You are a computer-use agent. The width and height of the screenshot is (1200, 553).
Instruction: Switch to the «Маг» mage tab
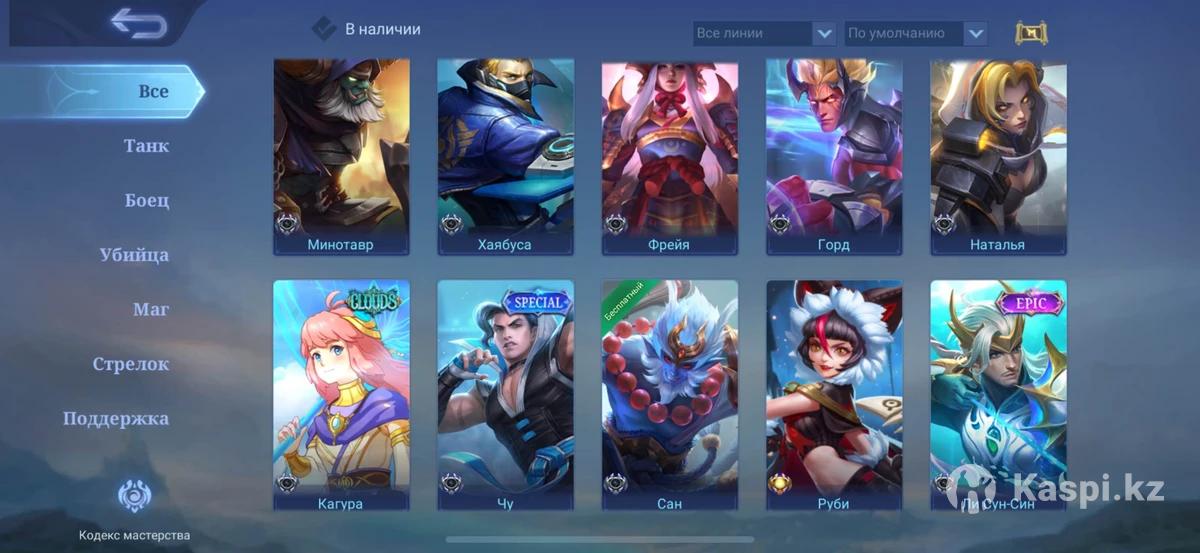point(151,309)
